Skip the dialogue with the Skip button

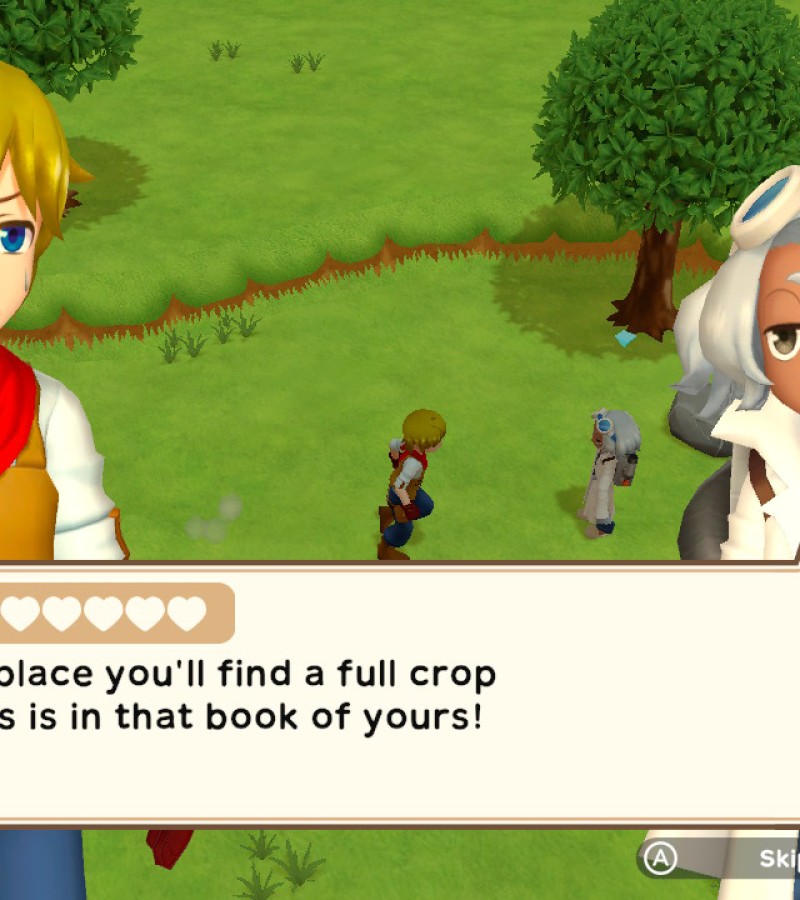point(722,858)
